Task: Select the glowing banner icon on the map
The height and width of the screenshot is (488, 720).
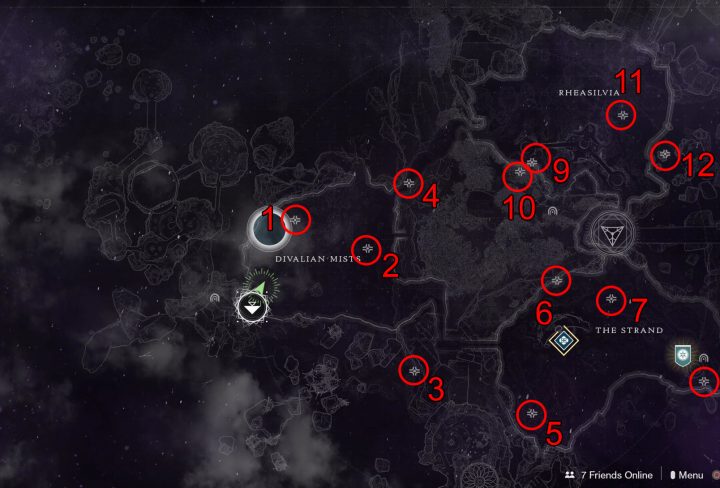Action: point(683,355)
